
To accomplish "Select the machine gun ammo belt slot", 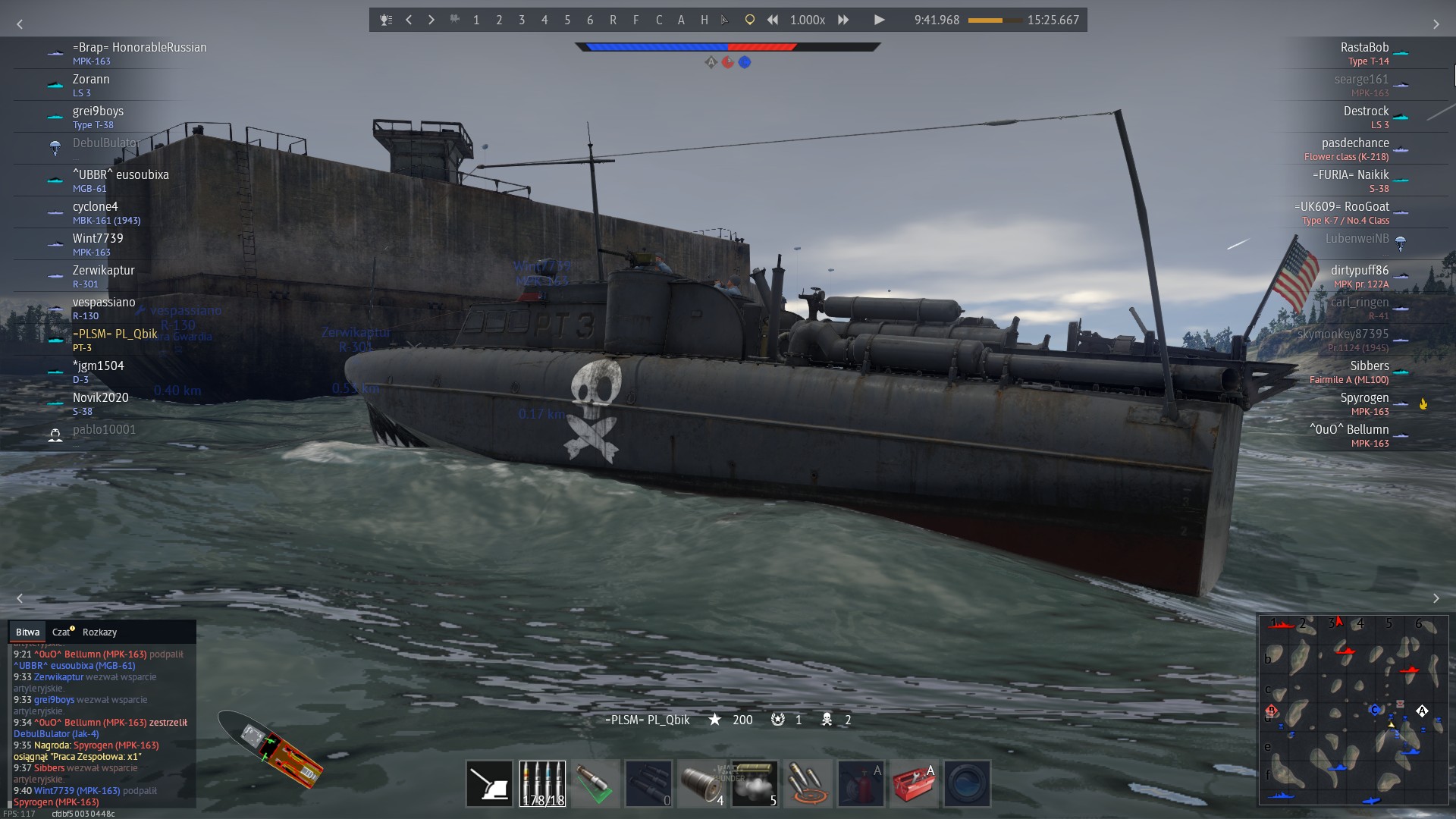I will [542, 783].
